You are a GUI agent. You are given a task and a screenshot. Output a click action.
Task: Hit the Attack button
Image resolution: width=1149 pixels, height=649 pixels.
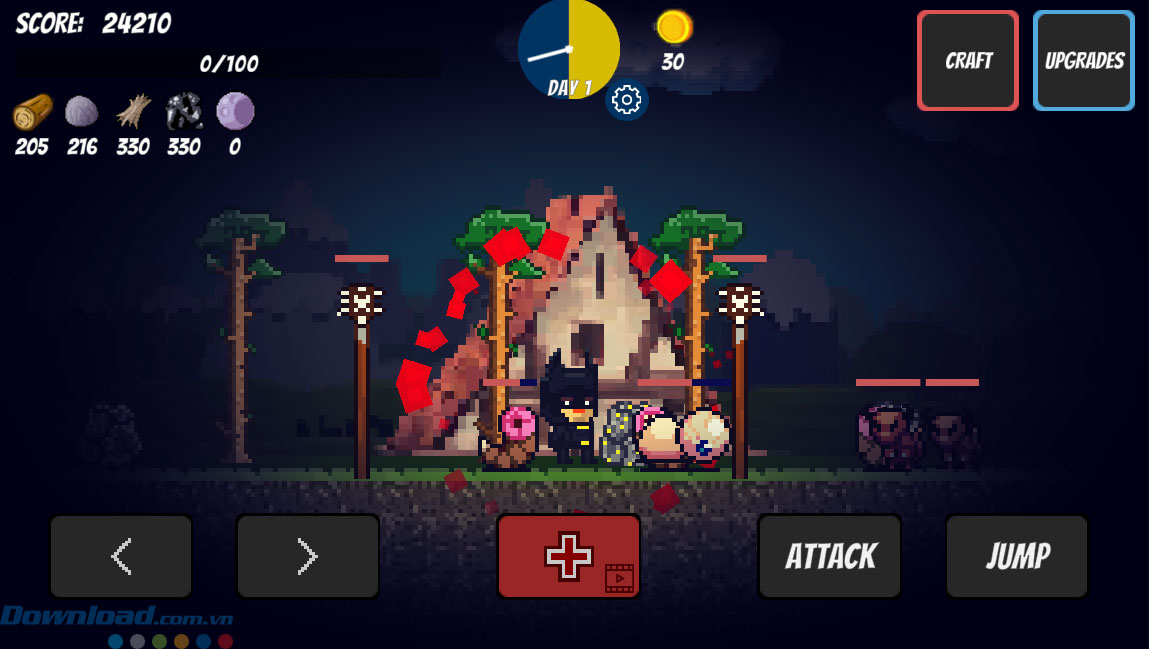pyautogui.click(x=829, y=556)
